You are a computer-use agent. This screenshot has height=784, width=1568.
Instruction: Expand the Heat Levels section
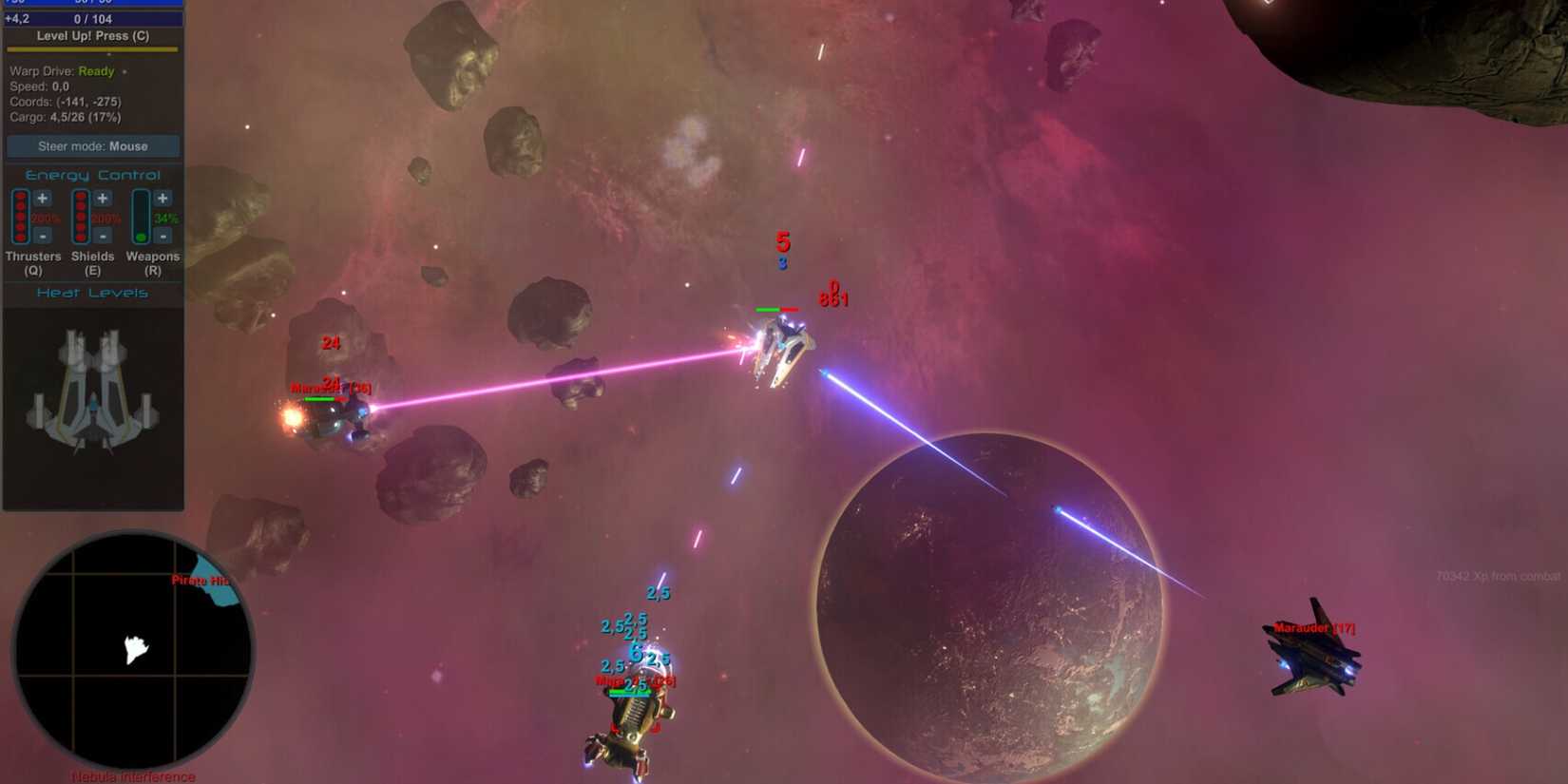click(x=92, y=293)
